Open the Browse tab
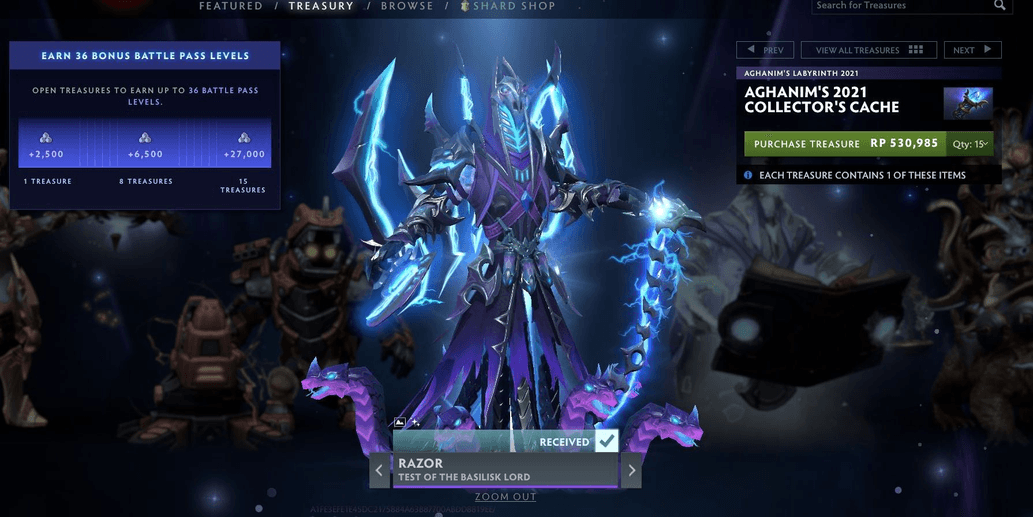The image size is (1033, 517). point(407,6)
